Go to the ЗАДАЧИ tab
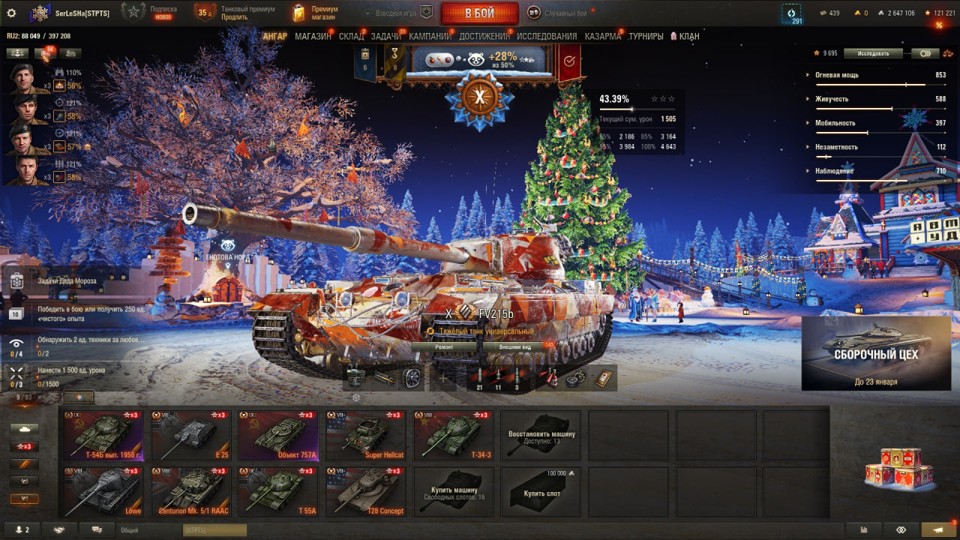This screenshot has width=960, height=540. 386,36
